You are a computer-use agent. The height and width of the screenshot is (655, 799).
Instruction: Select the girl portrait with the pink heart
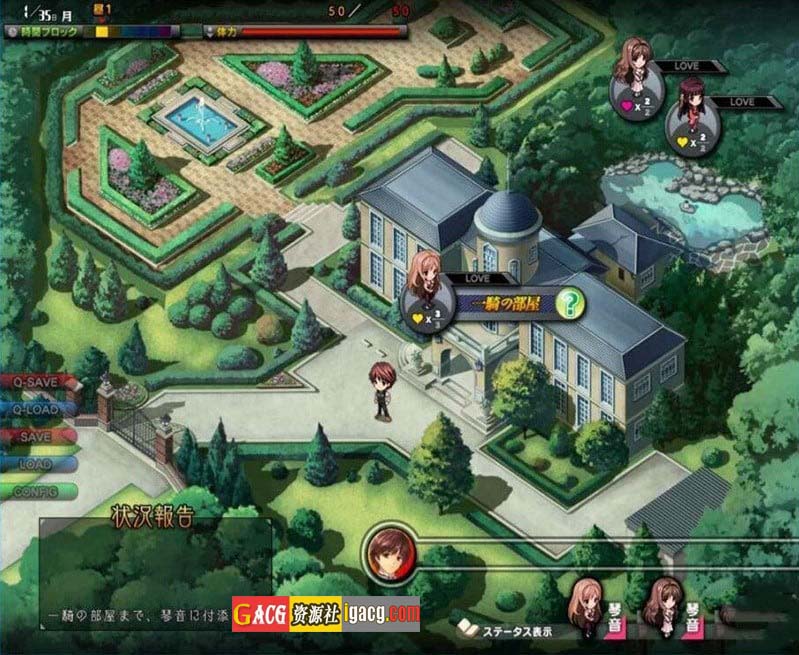[x=638, y=85]
